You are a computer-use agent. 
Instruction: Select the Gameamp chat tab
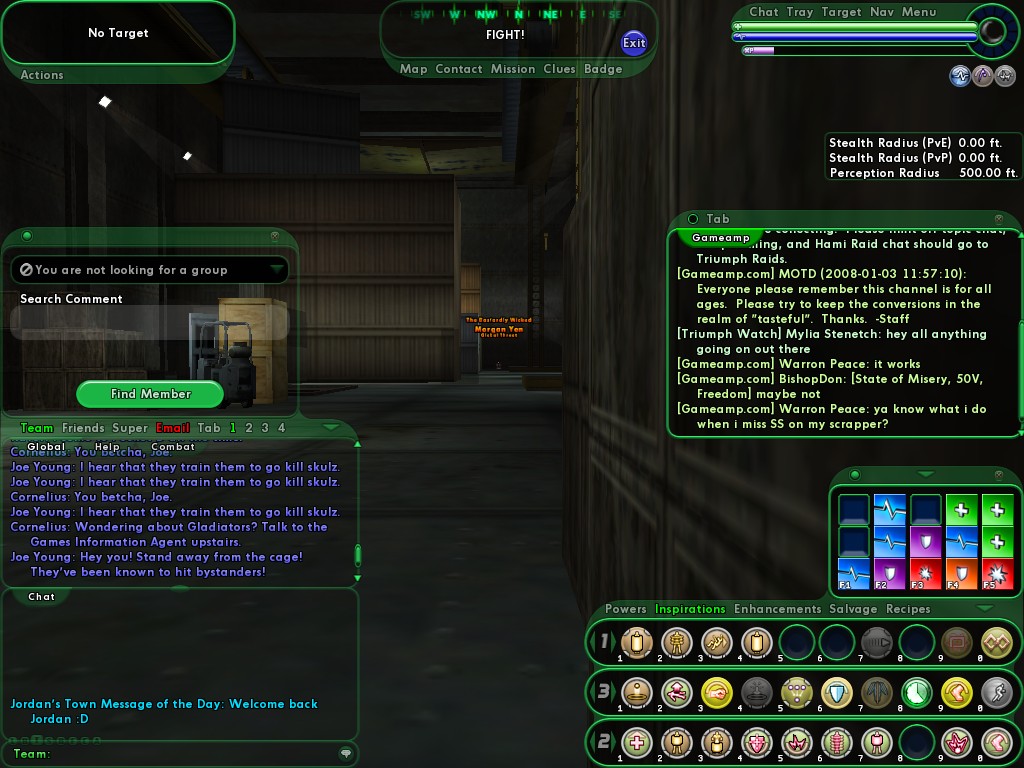[721, 238]
